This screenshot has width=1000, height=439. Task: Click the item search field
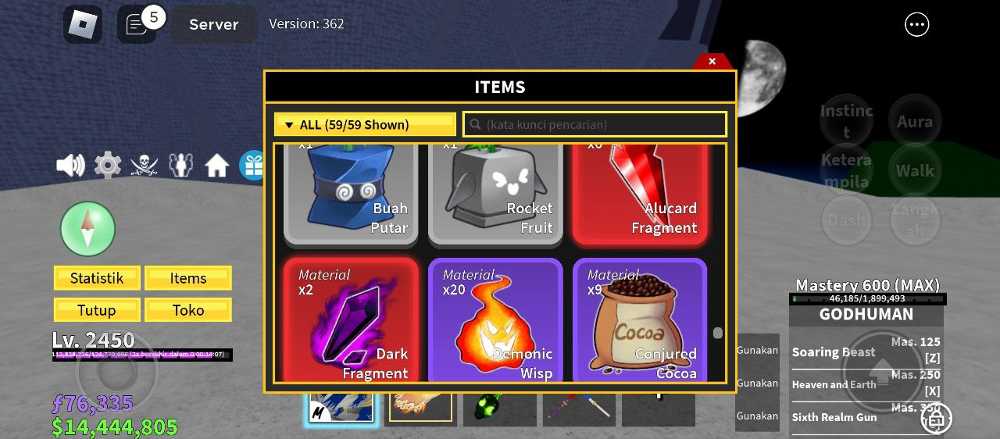click(x=595, y=125)
